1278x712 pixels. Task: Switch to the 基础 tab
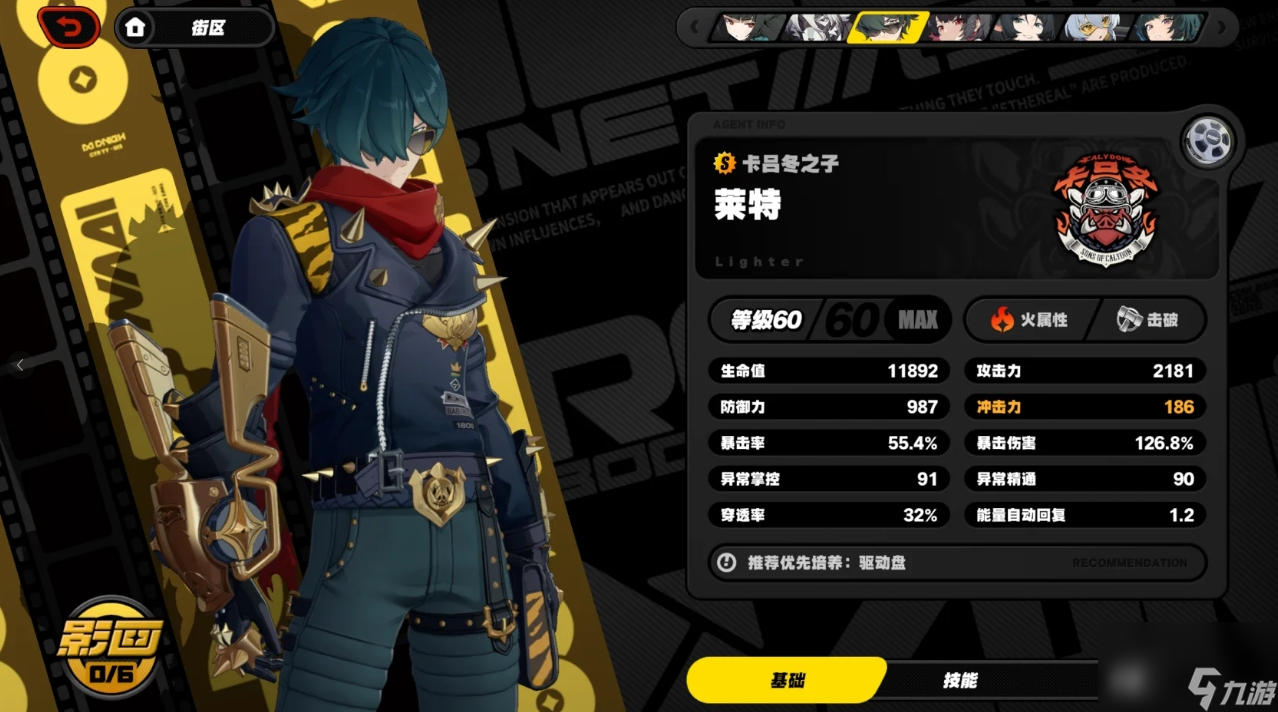coord(787,681)
